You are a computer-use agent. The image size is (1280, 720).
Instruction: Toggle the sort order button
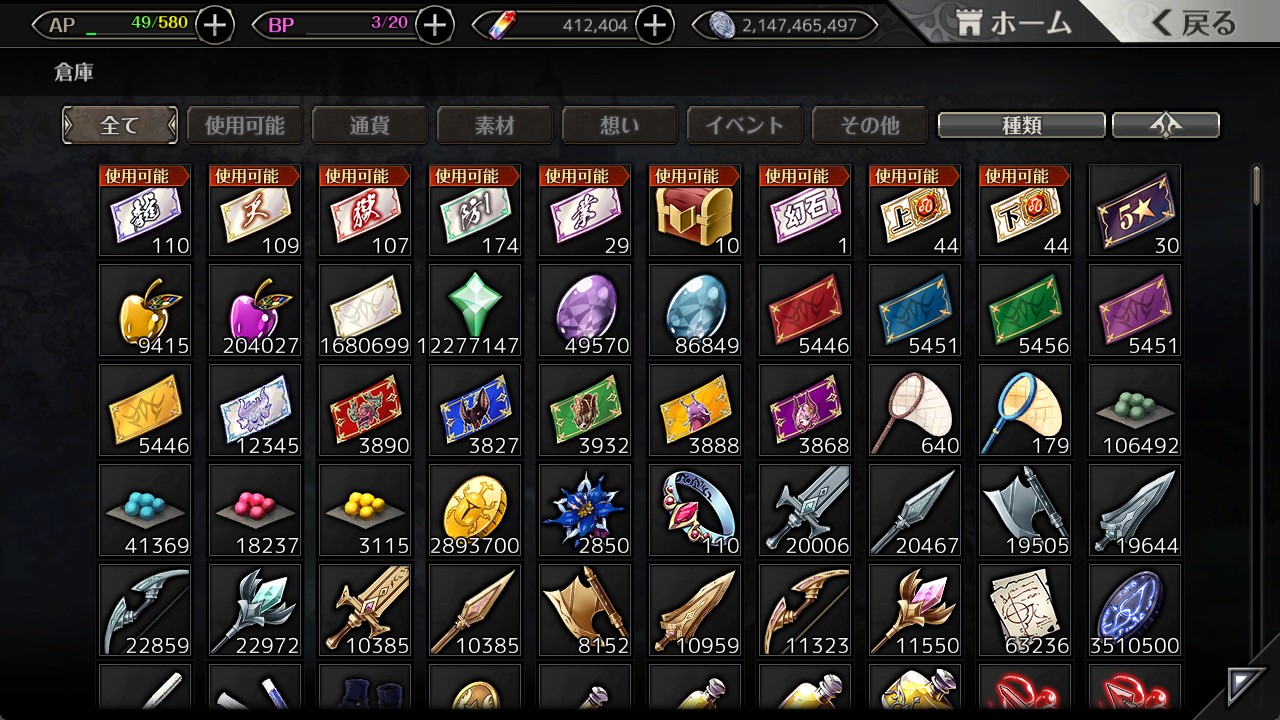pos(1166,126)
